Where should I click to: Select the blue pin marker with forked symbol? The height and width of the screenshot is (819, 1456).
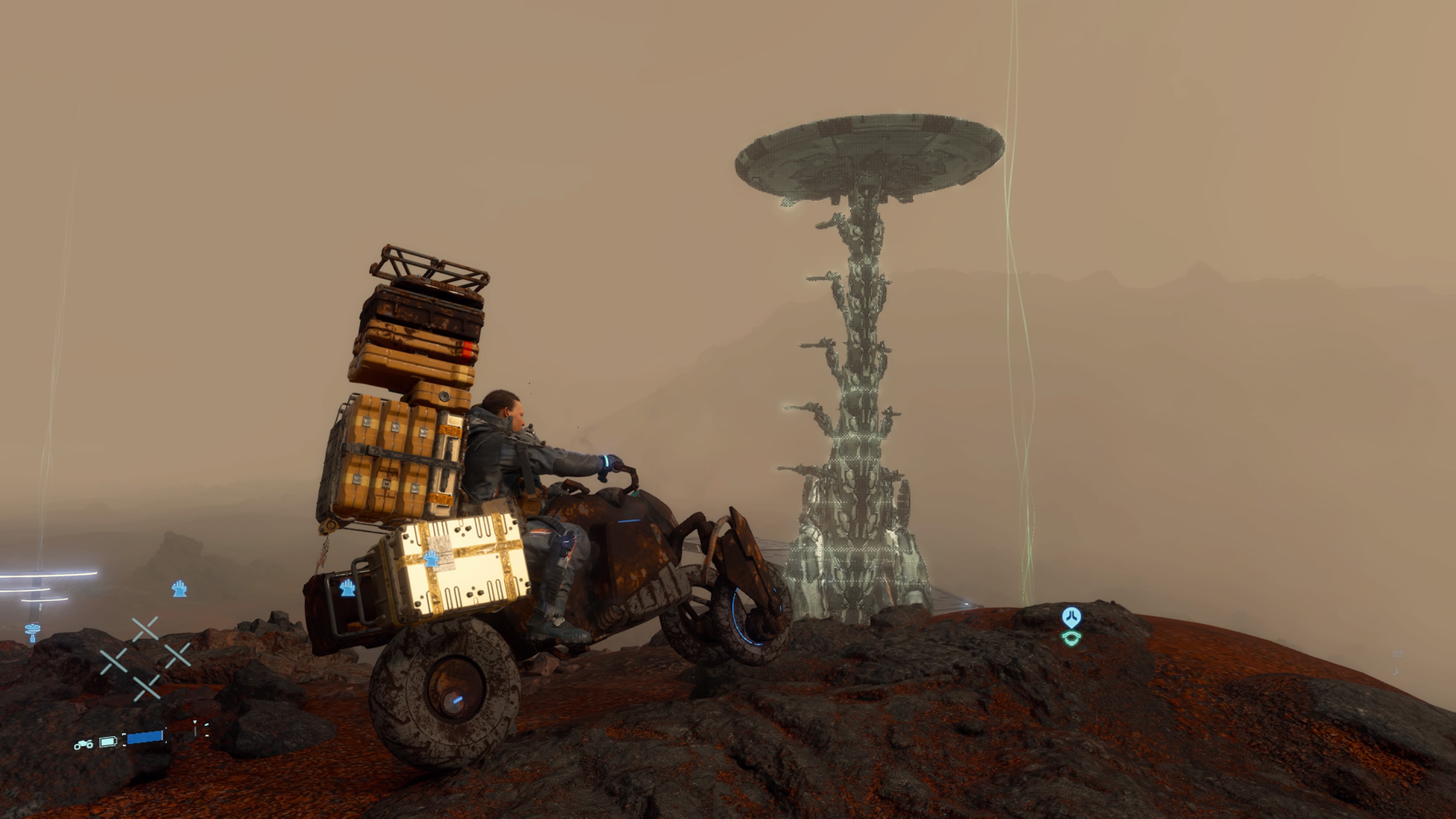coord(1071,617)
